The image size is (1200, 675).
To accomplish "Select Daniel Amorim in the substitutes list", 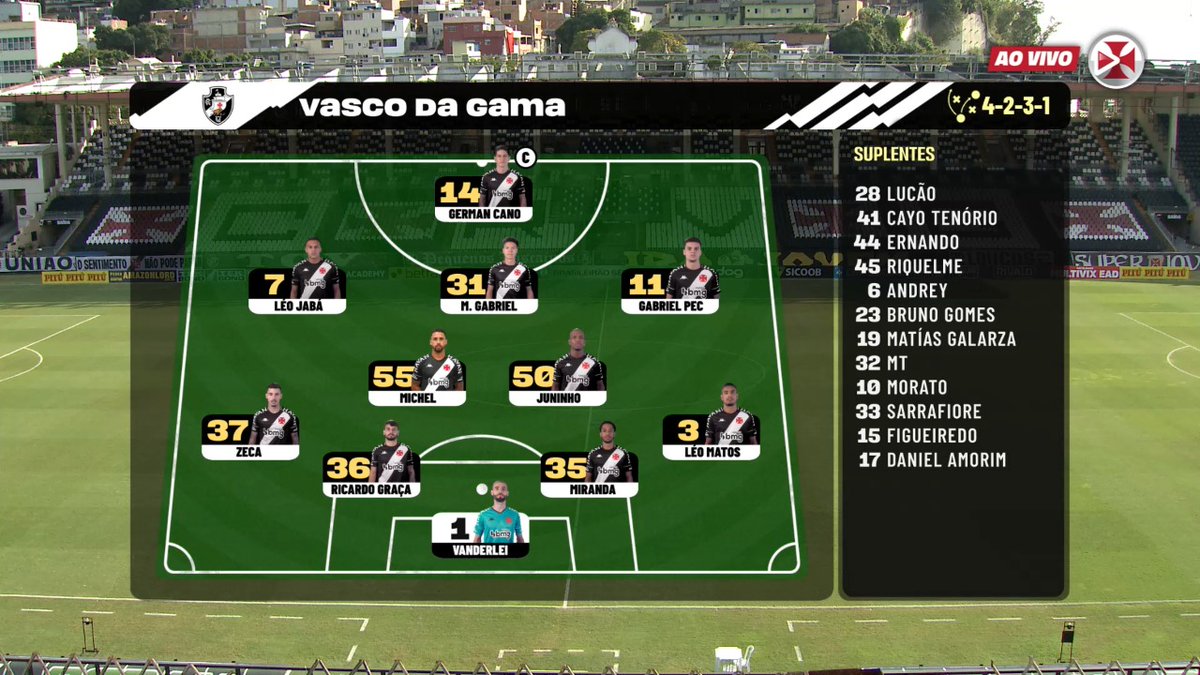I will point(931,460).
